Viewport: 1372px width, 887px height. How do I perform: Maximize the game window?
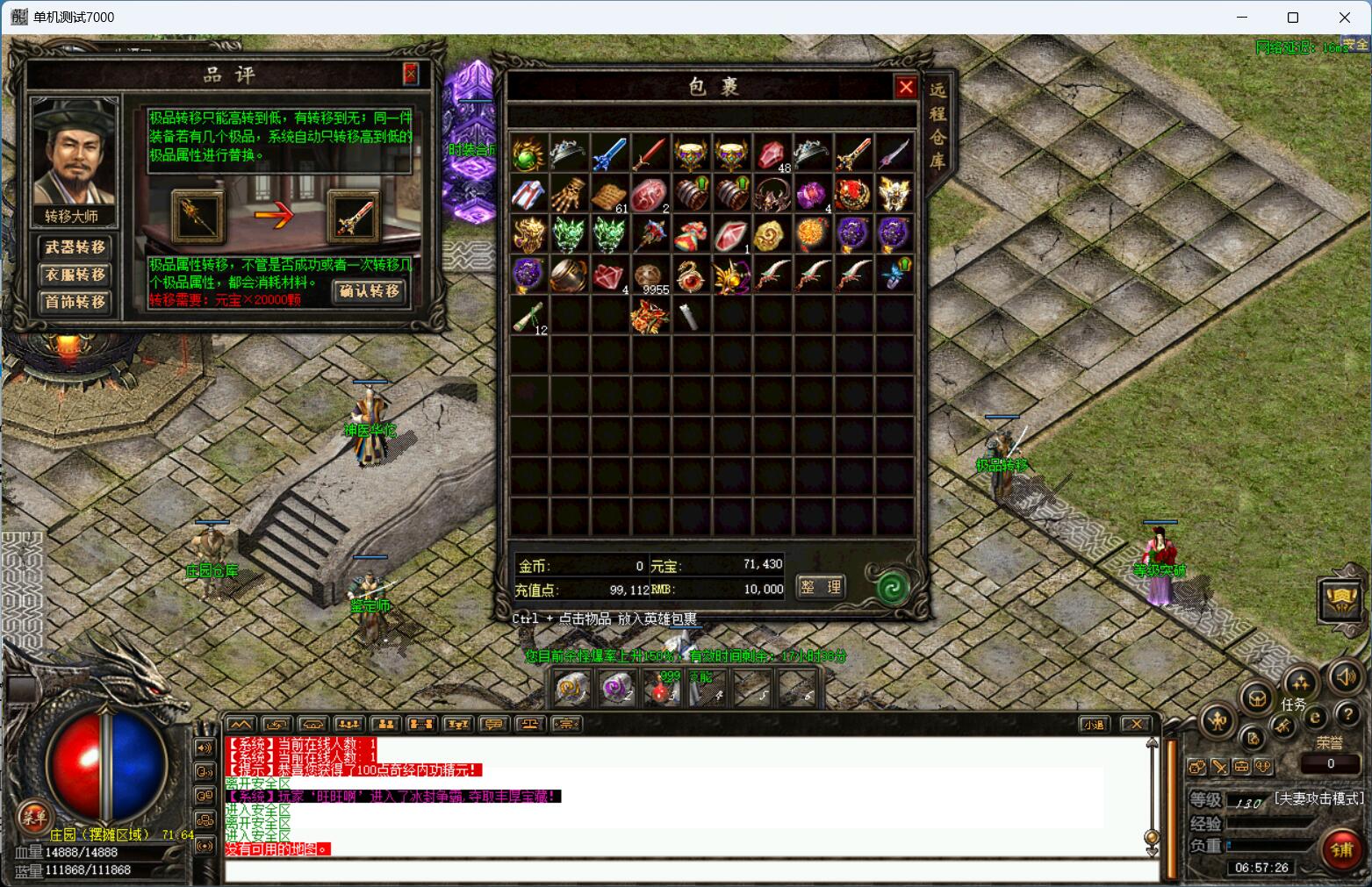[1292, 18]
